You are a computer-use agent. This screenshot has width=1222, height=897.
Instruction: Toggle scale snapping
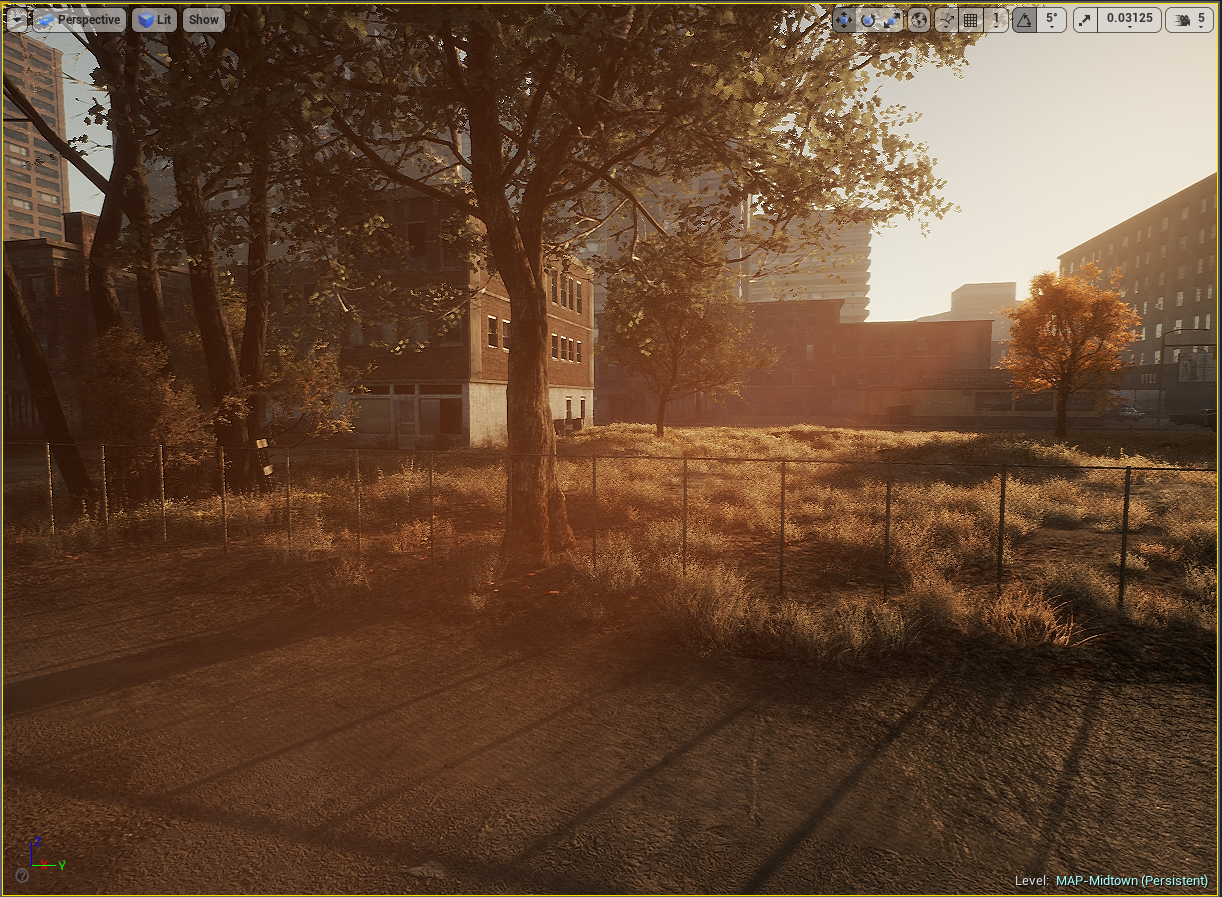[1086, 19]
